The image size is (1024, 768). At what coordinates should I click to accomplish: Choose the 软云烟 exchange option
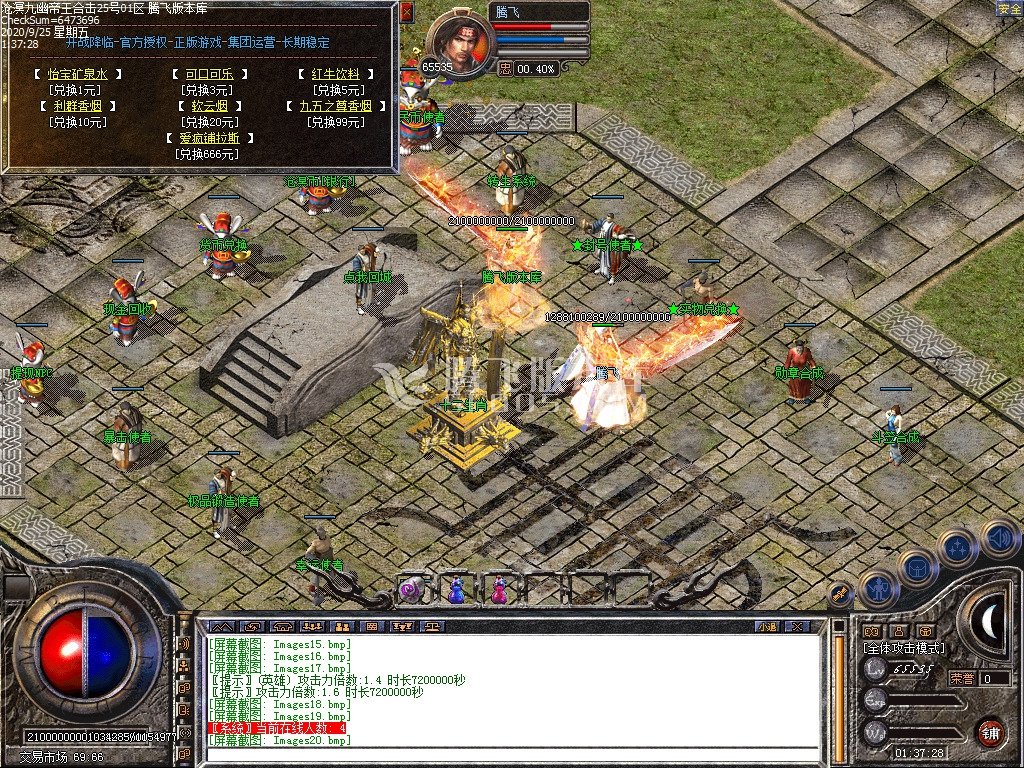tap(208, 106)
